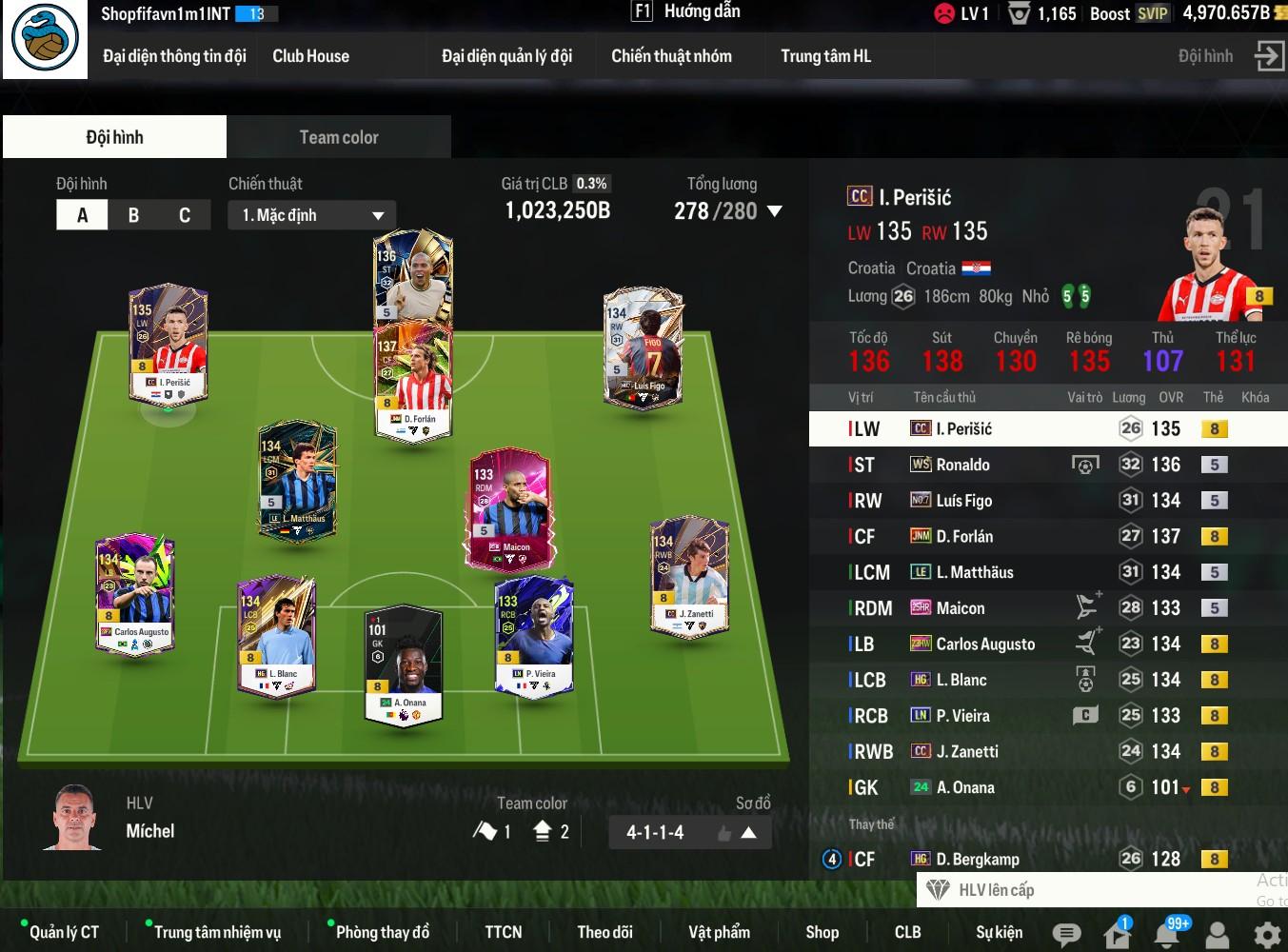Open the Chiến thuật tactics dropdown
The height and width of the screenshot is (952, 1288).
tap(312, 215)
